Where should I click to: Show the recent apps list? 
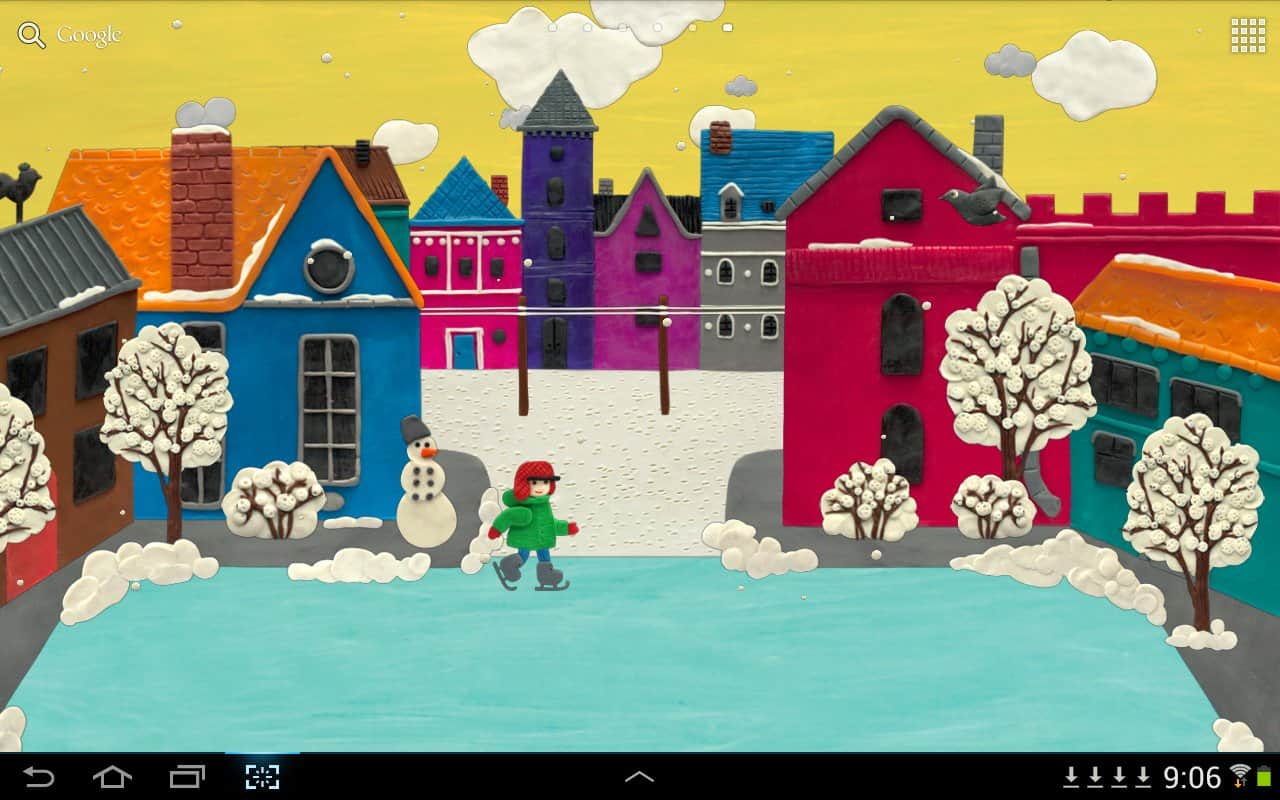(187, 777)
